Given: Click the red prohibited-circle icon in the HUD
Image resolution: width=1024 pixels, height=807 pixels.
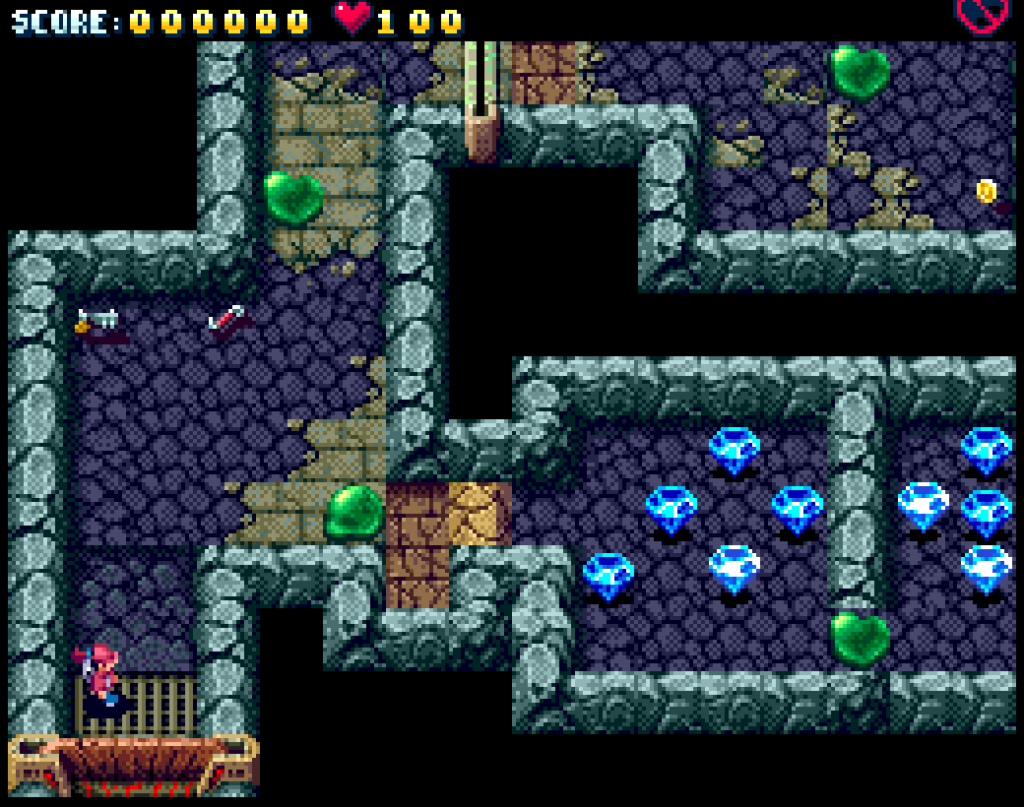Looking at the screenshot, I should tap(979, 14).
